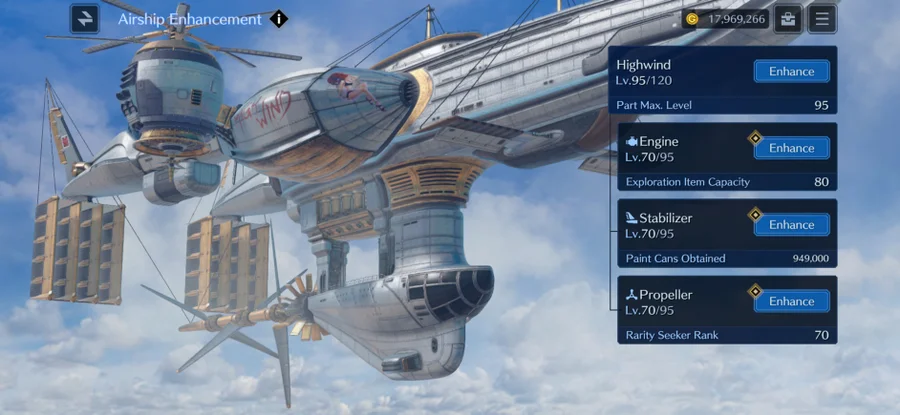Open the briefcase icon in top bar

point(788,18)
